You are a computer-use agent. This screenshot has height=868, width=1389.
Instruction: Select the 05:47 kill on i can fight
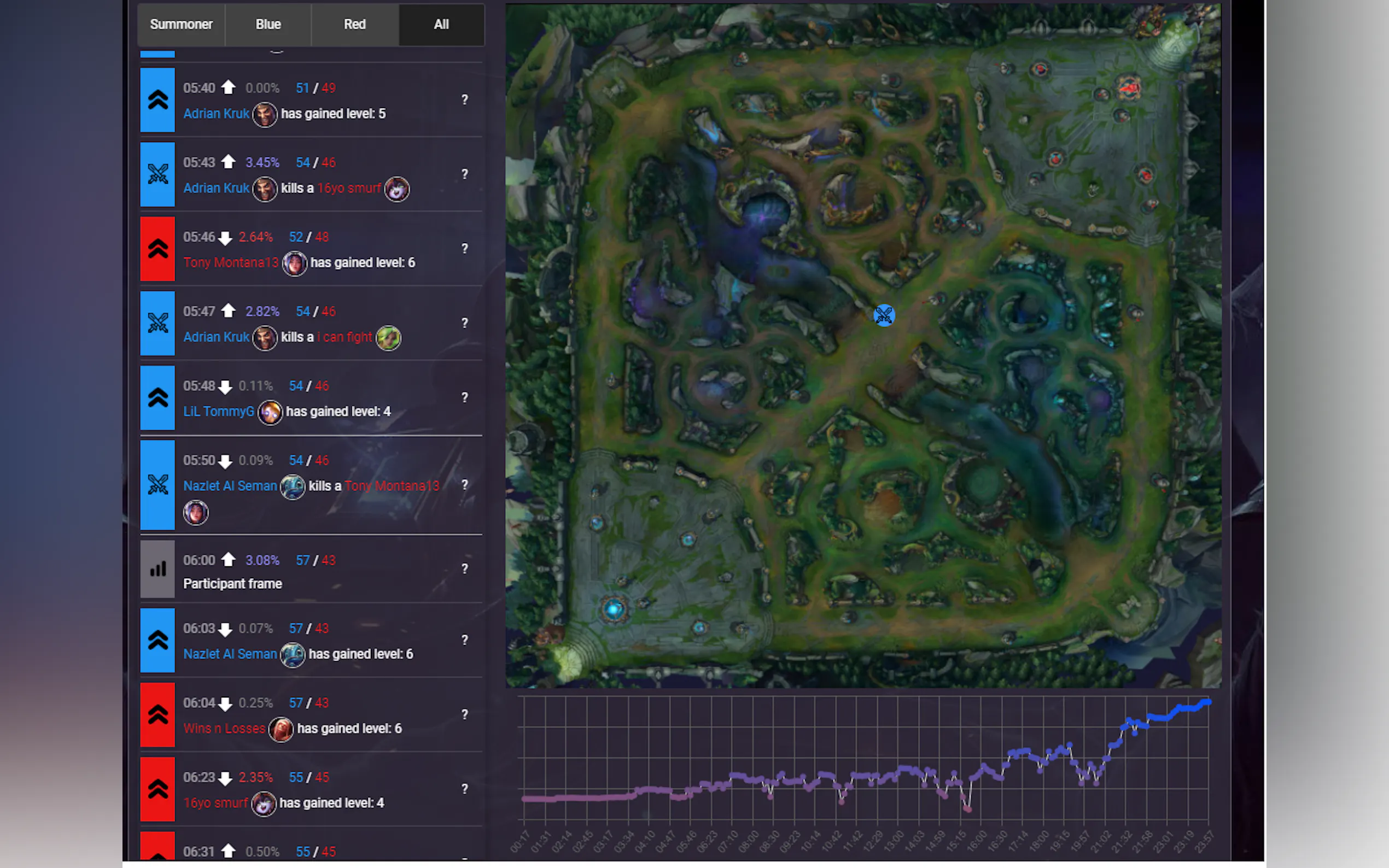tap(310, 324)
